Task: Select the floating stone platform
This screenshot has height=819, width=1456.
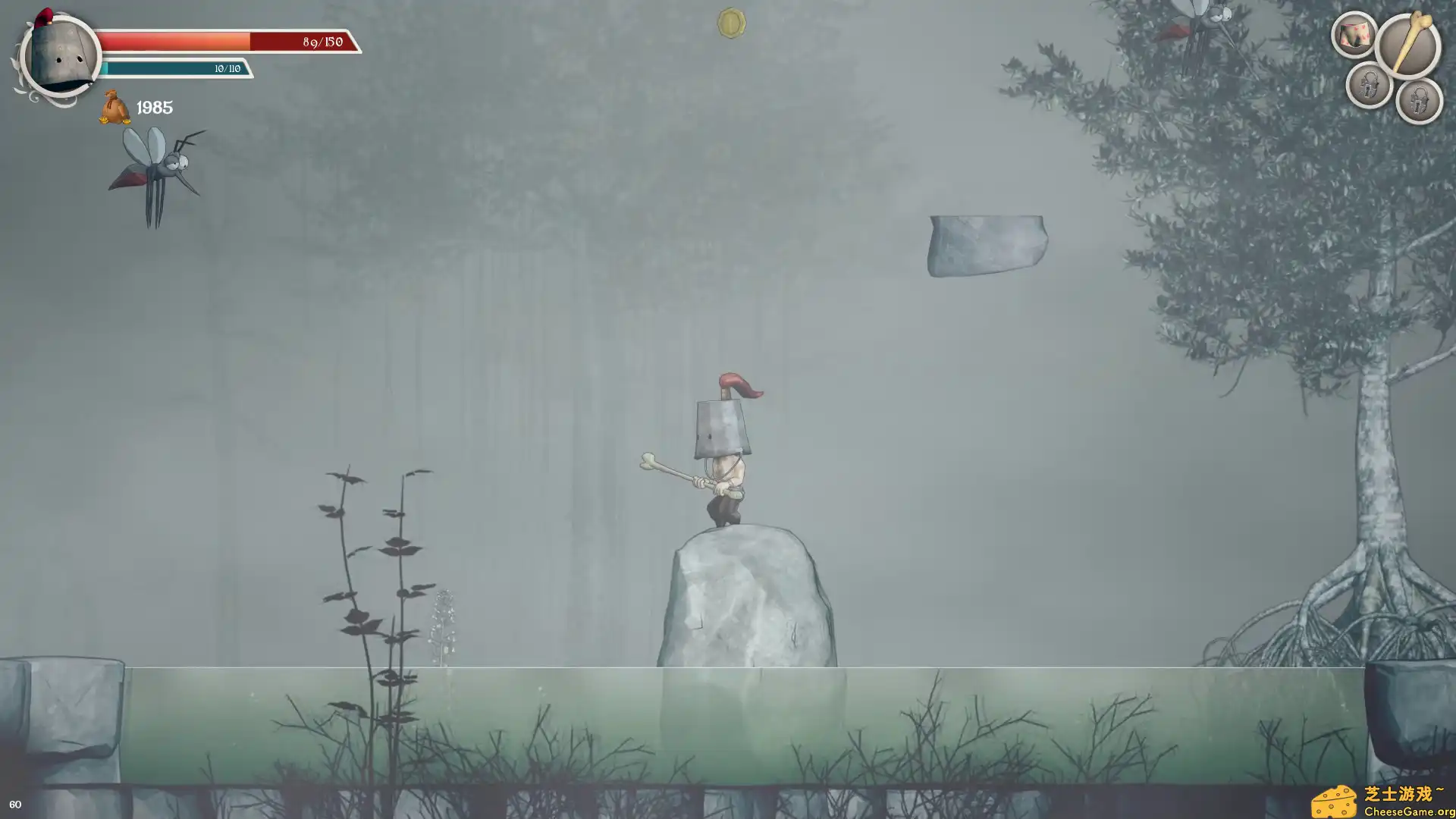Action: point(986,246)
